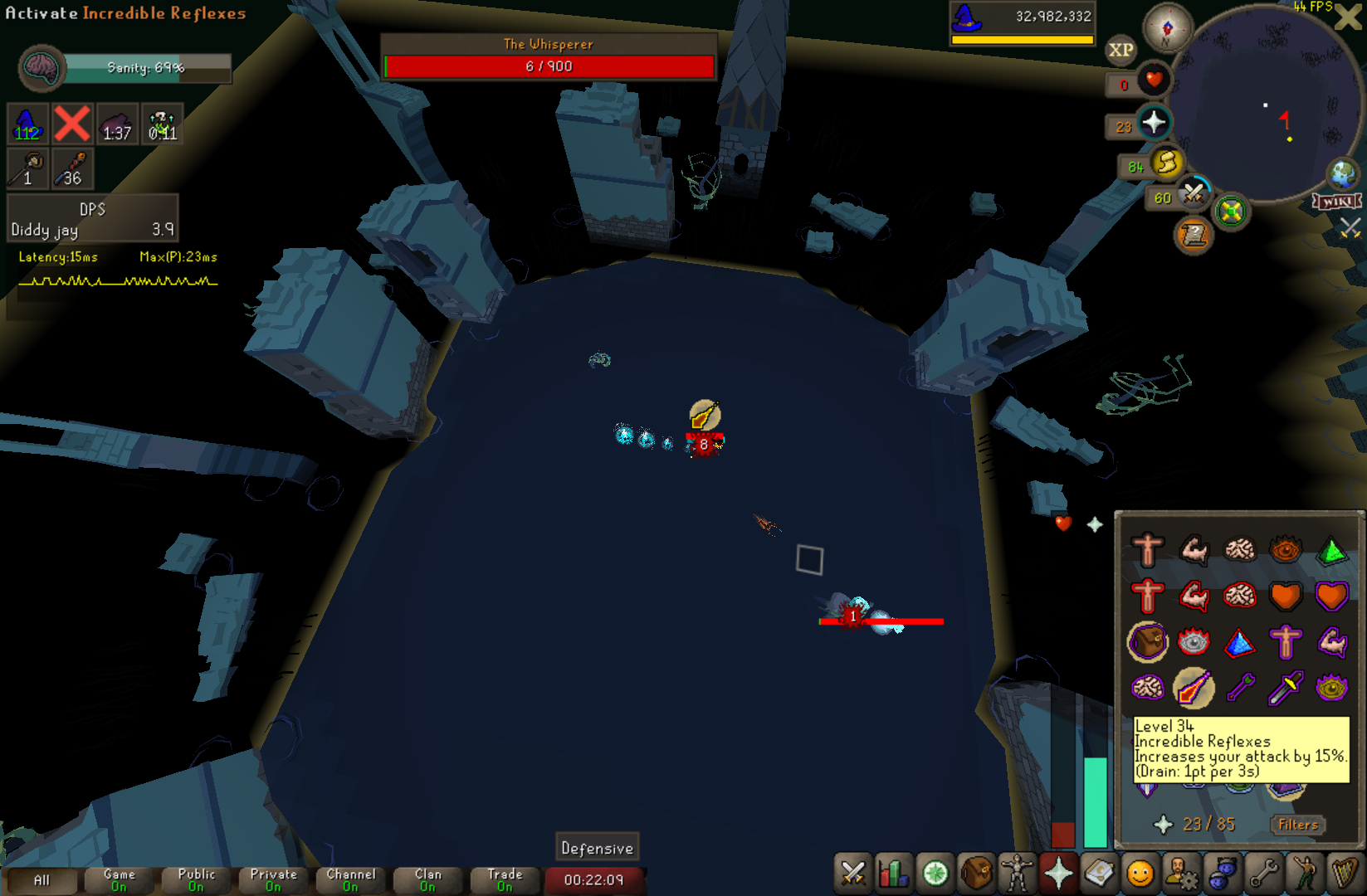Image resolution: width=1367 pixels, height=896 pixels.
Task: Open the Skills bar-chart tab
Action: click(x=894, y=874)
